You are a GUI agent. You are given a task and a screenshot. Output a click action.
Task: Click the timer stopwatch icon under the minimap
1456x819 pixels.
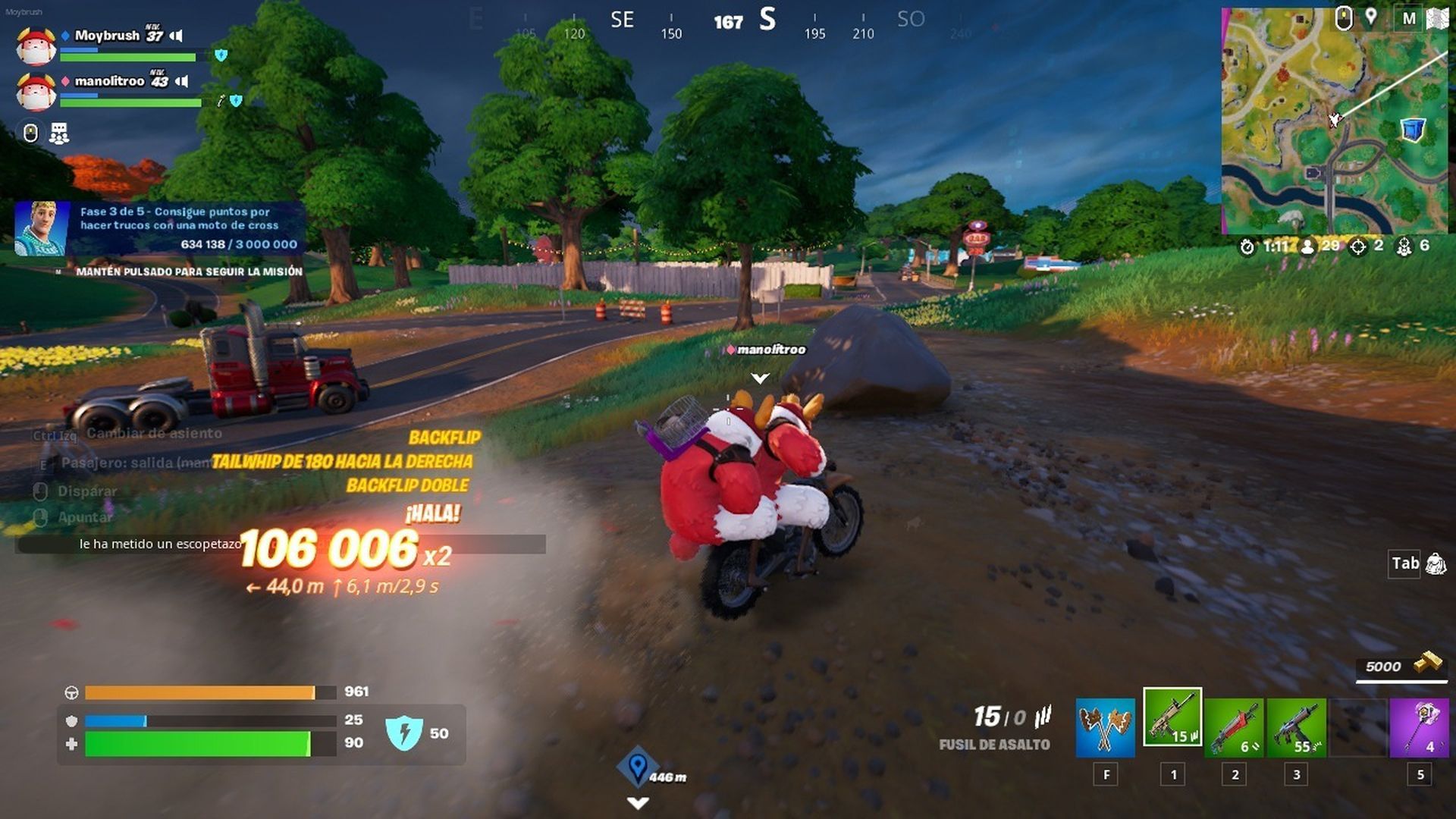(1247, 247)
